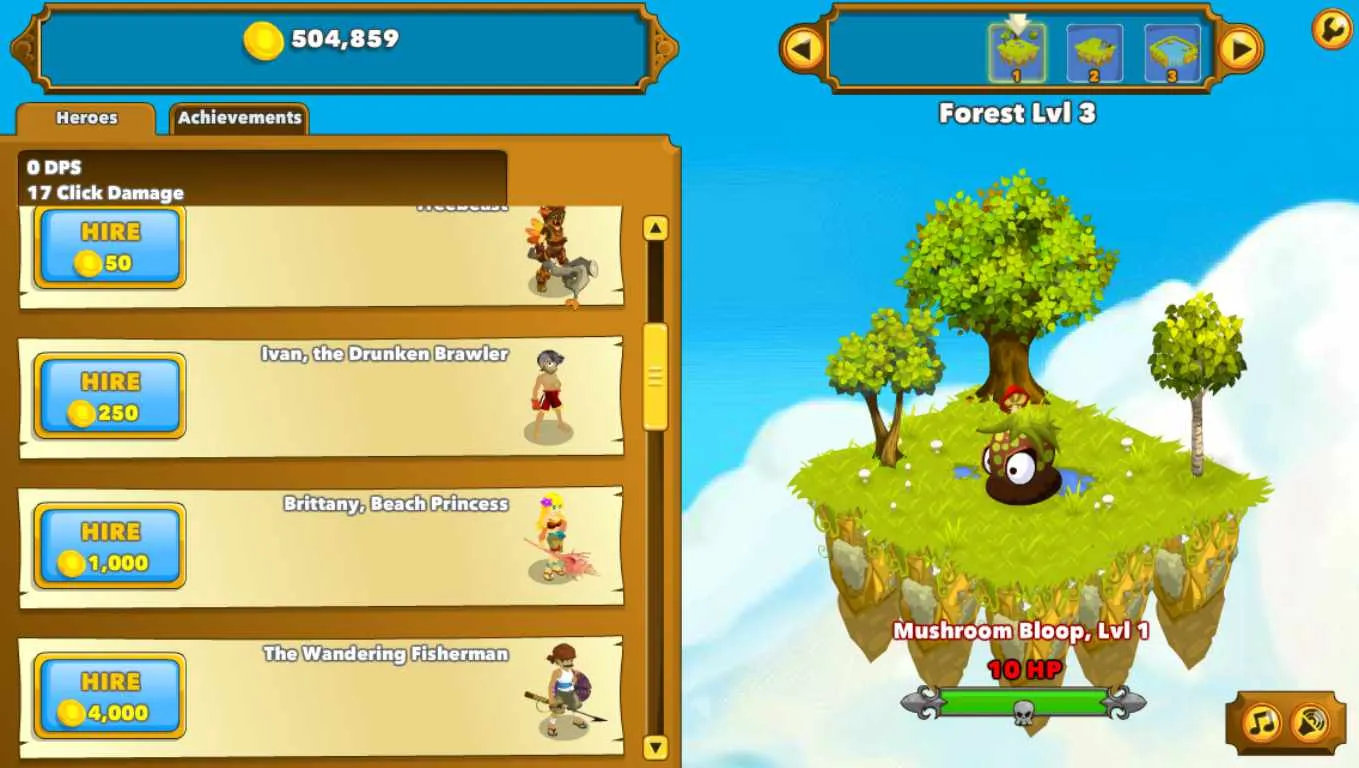The image size is (1359, 768).
Task: Hire Ivan, the Drunken Brawler
Action: click(109, 395)
